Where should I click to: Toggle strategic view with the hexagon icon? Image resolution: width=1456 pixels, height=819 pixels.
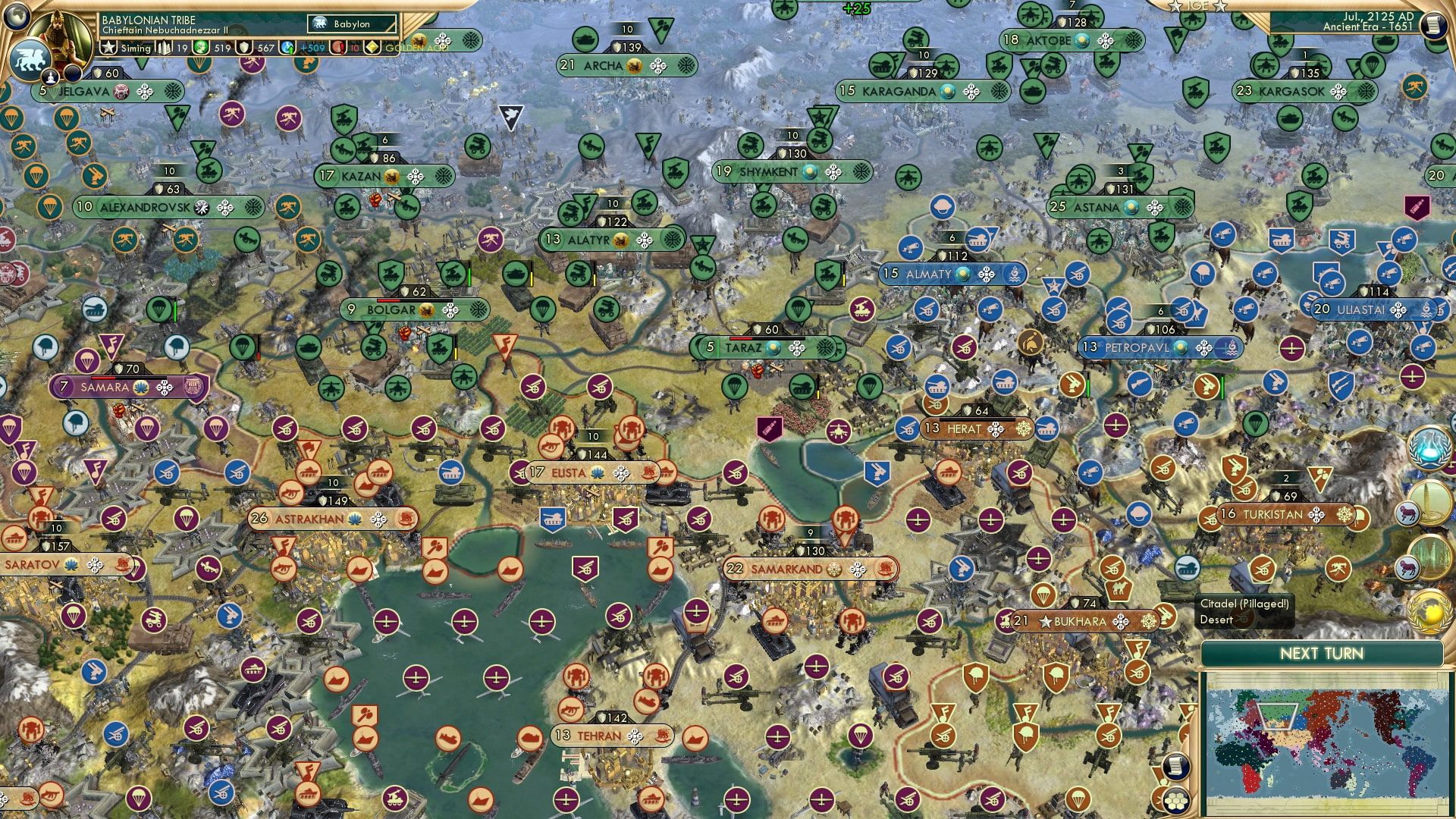[x=1175, y=802]
